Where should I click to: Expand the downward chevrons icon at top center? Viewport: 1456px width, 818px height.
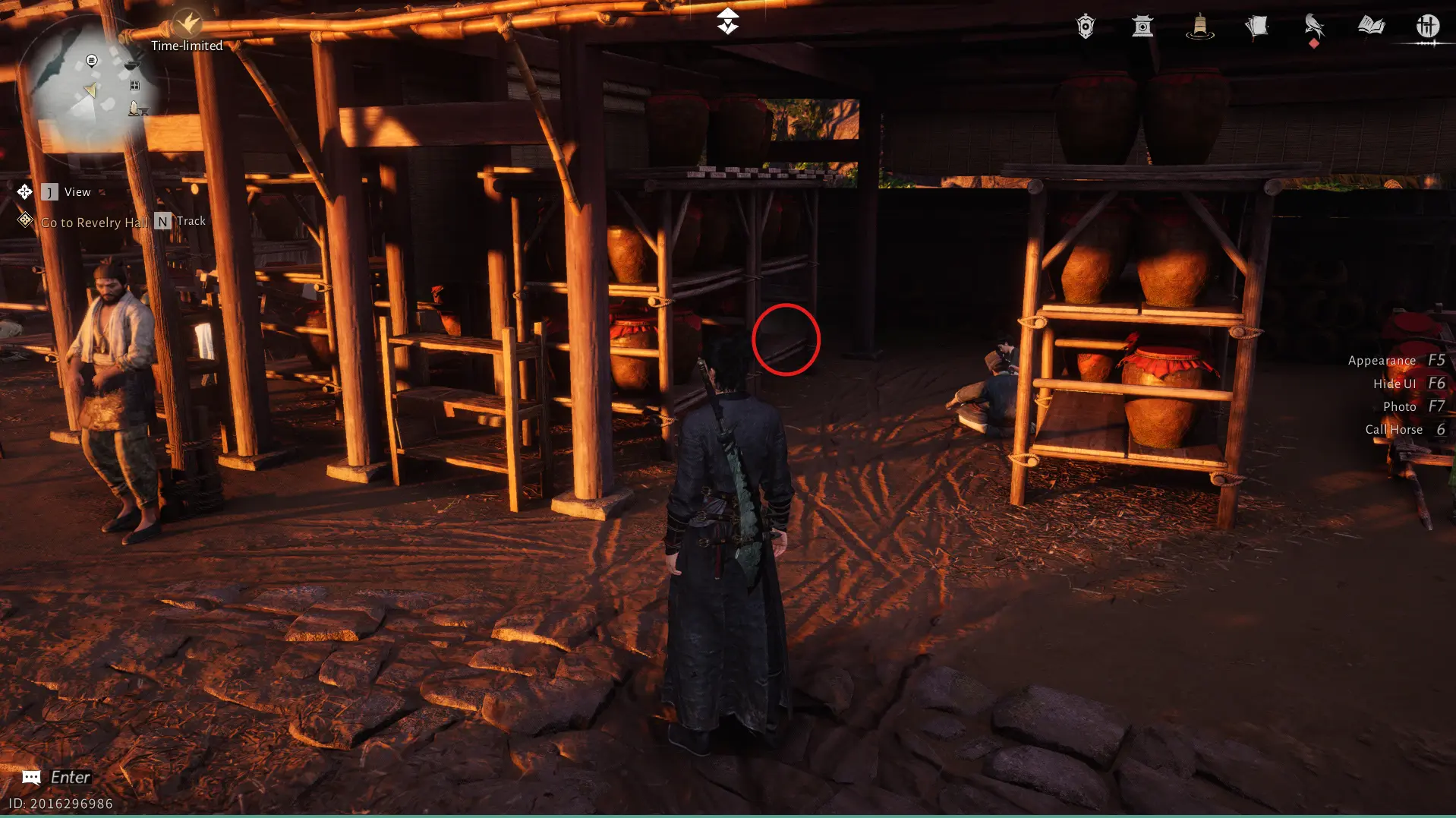(x=727, y=21)
